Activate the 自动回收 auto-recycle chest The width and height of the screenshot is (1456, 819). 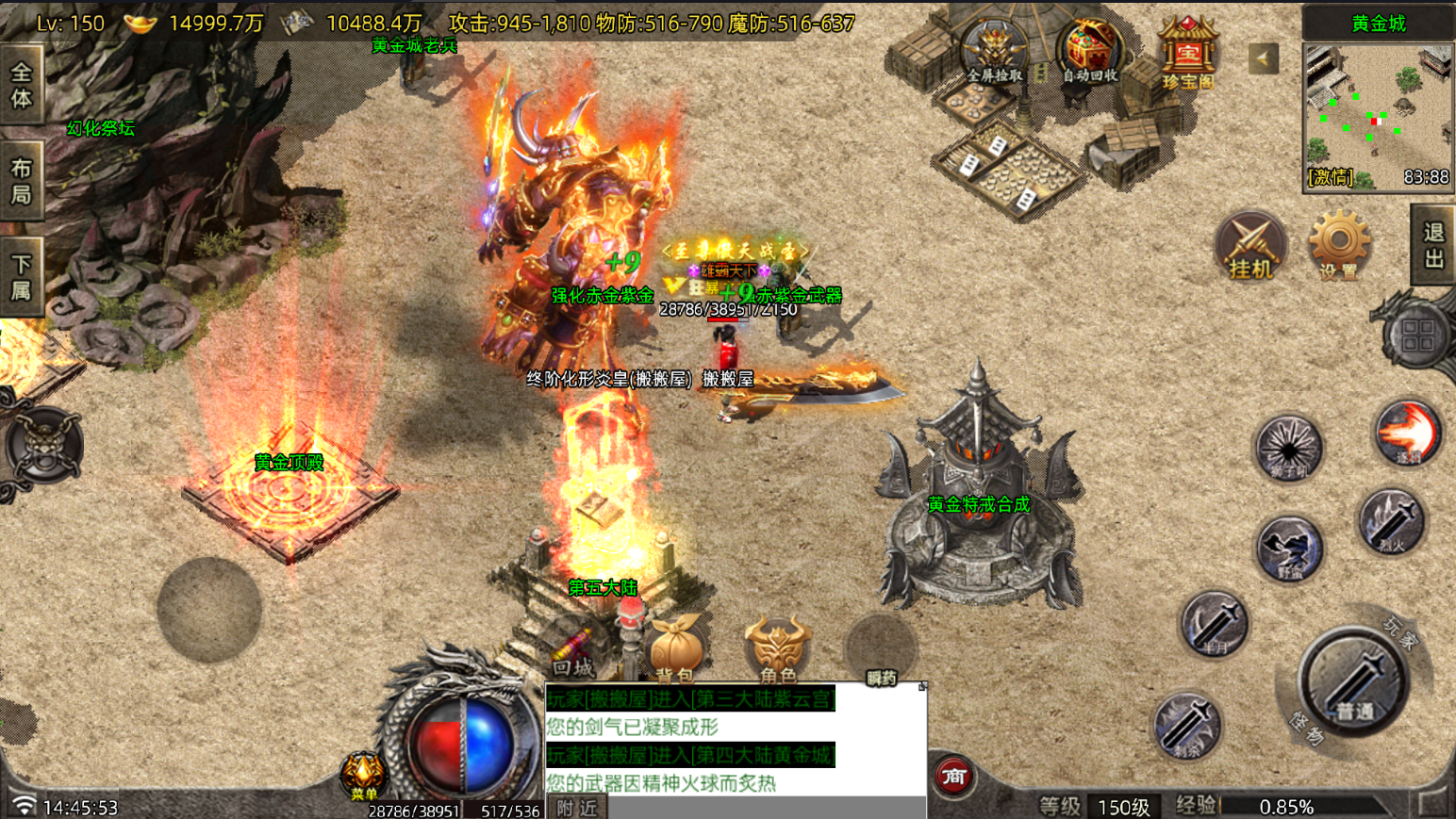click(x=1089, y=52)
